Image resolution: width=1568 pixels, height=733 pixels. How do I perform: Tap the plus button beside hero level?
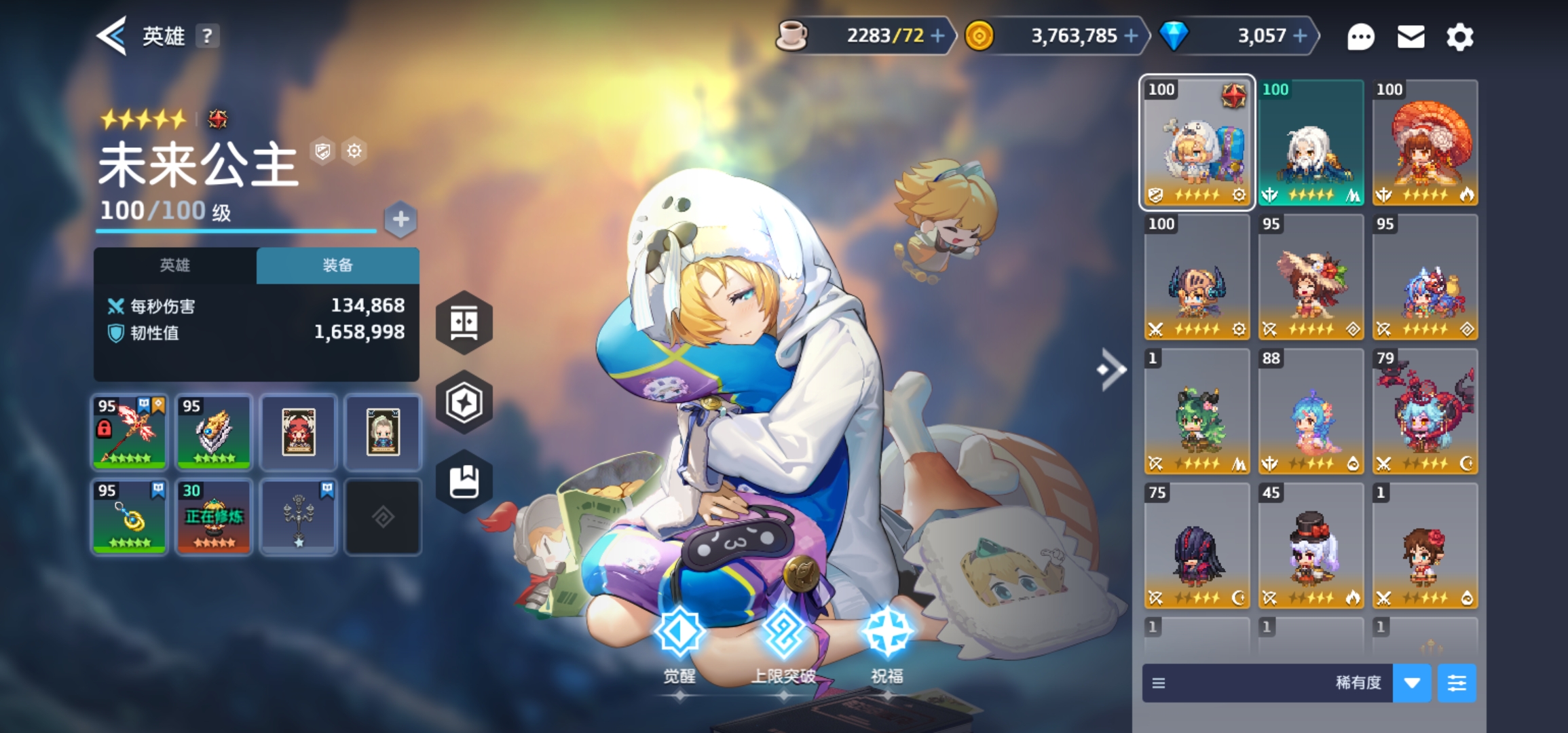400,219
